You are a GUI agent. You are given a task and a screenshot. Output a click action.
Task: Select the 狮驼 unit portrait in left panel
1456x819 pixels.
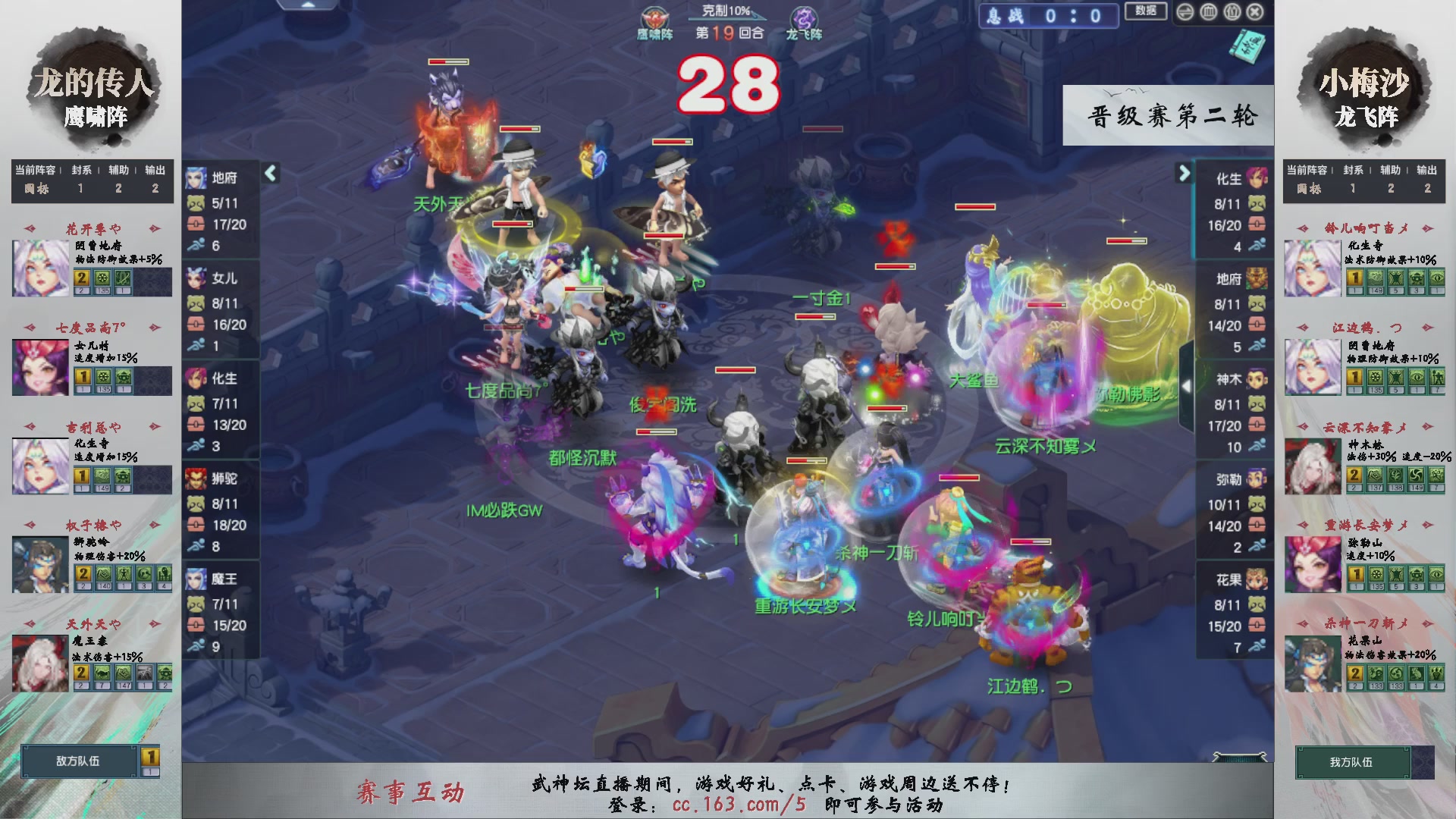[x=196, y=479]
